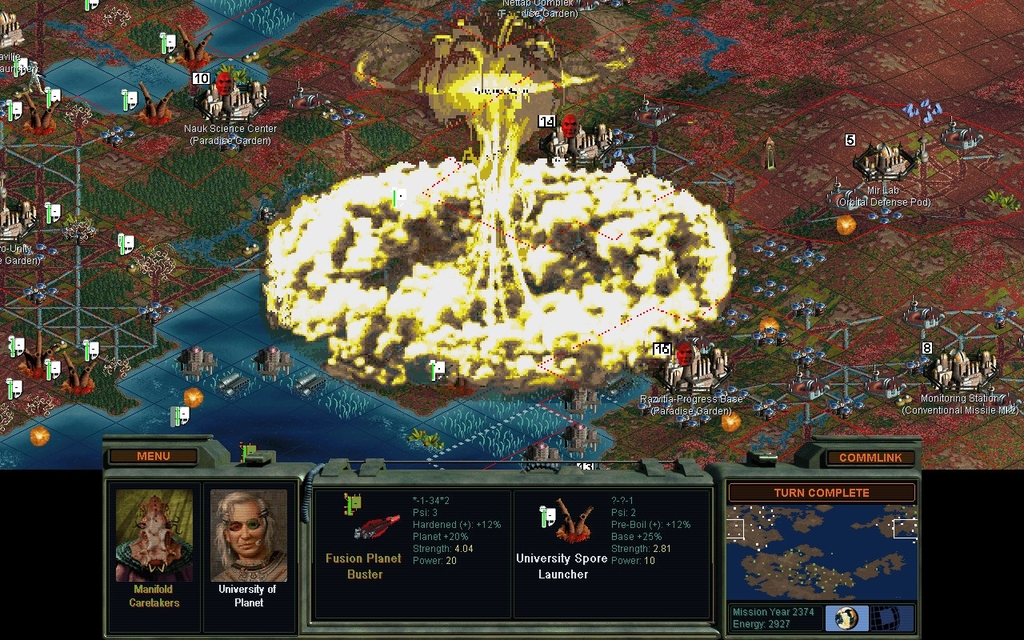The width and height of the screenshot is (1024, 640).
Task: Switch to the planet globe map view
Action: point(846,617)
